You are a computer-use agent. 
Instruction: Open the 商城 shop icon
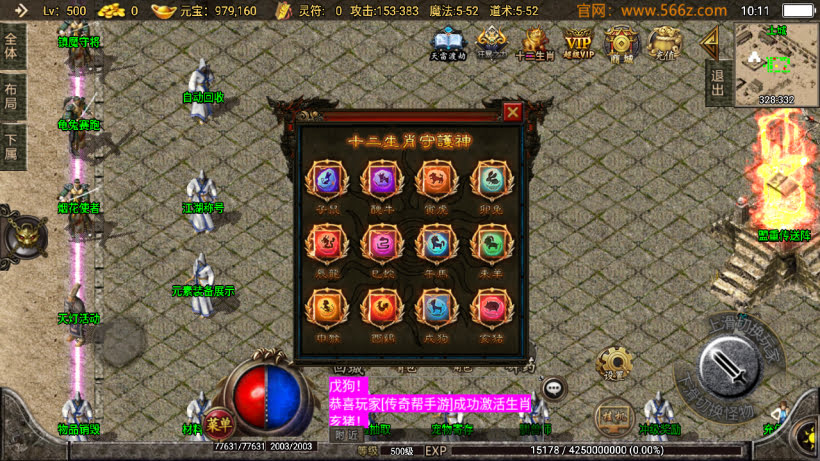click(x=622, y=43)
